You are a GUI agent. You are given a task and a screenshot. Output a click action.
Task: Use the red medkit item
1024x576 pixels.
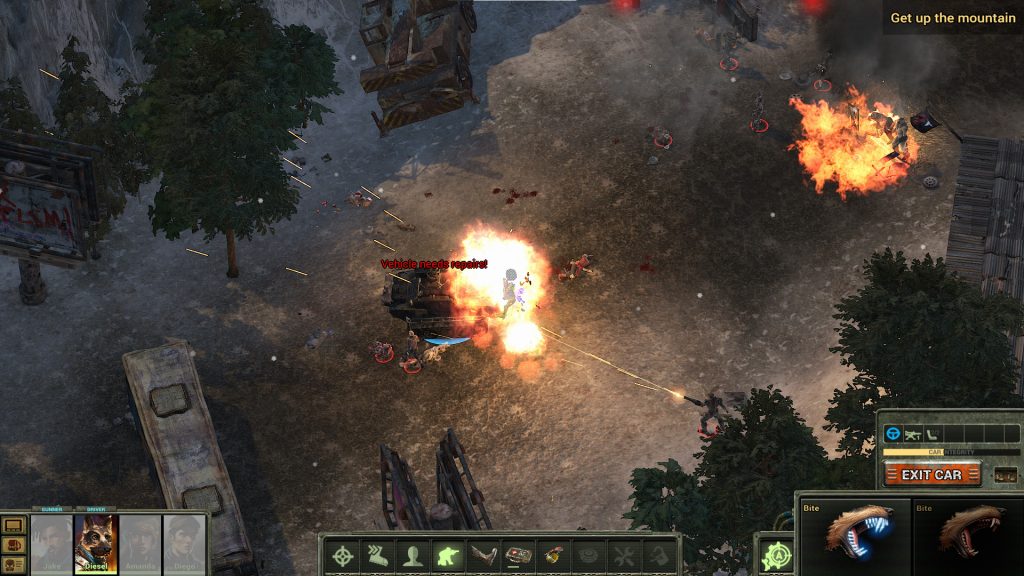click(x=518, y=554)
